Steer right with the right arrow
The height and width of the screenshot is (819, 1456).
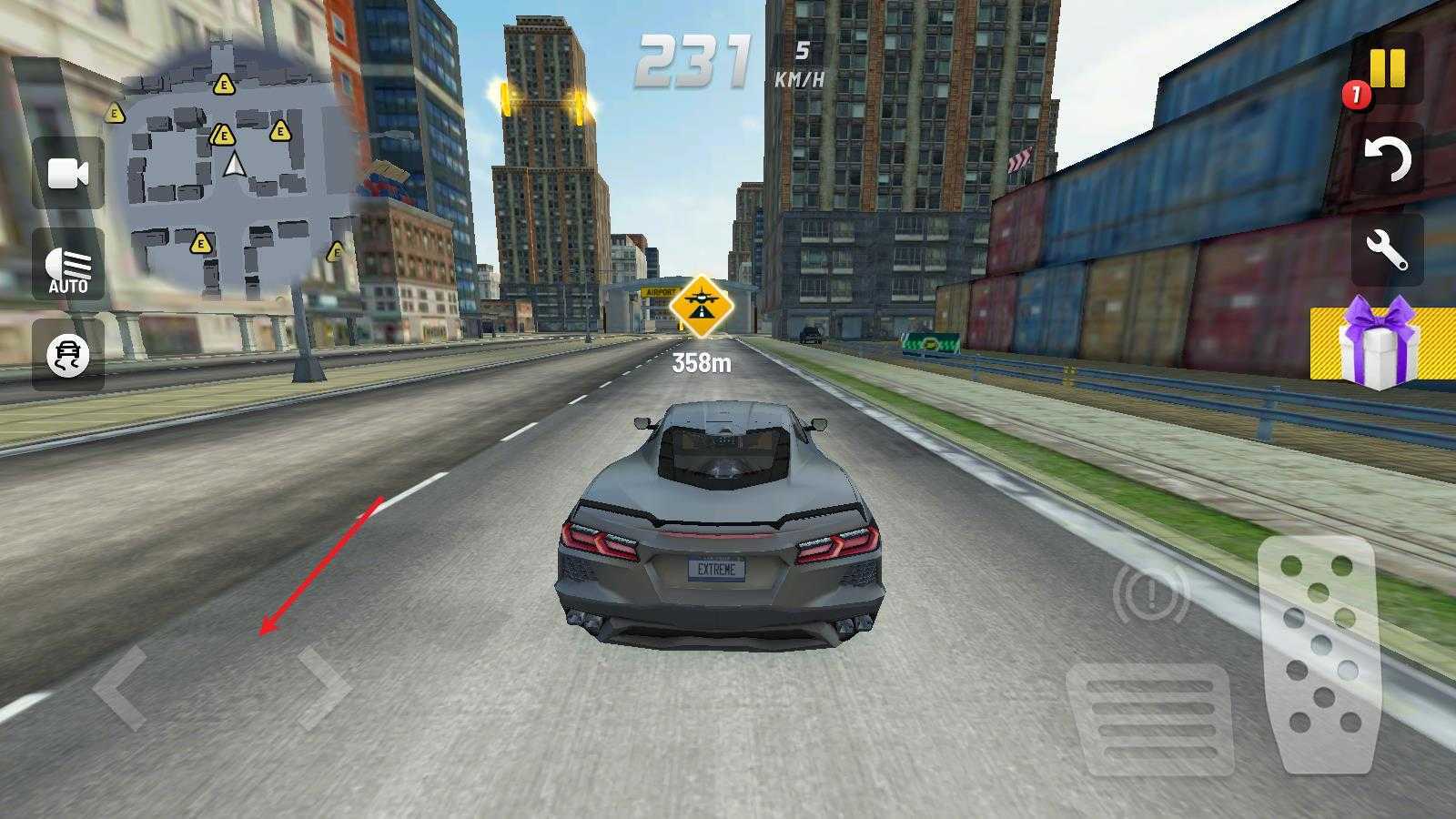point(323,687)
